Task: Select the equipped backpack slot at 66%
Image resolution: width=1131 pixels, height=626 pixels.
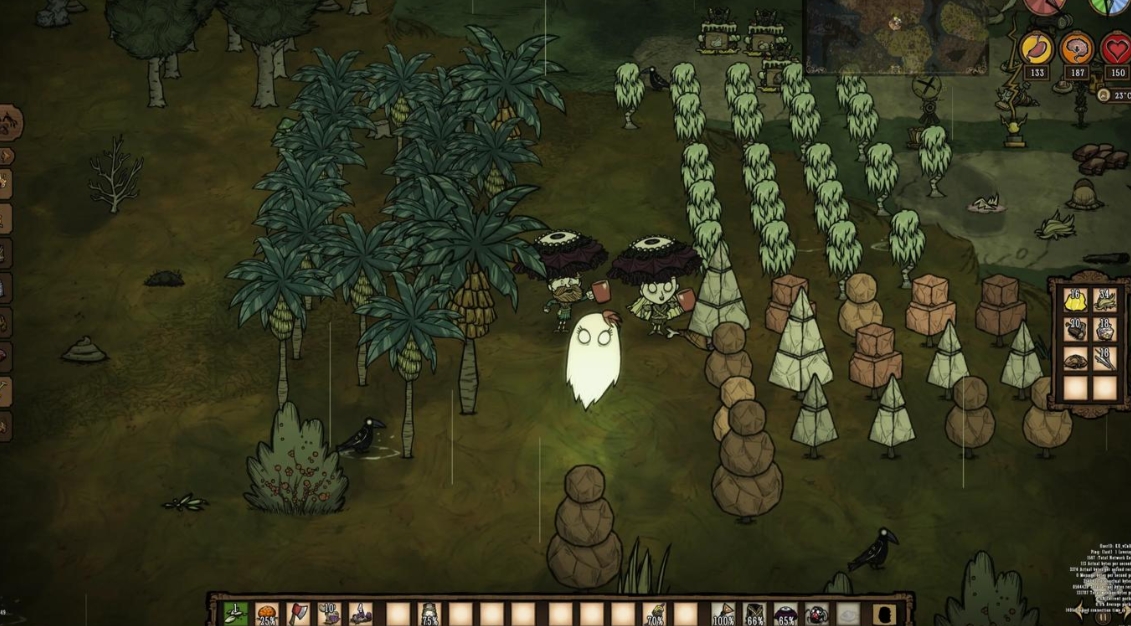Action: [x=755, y=612]
